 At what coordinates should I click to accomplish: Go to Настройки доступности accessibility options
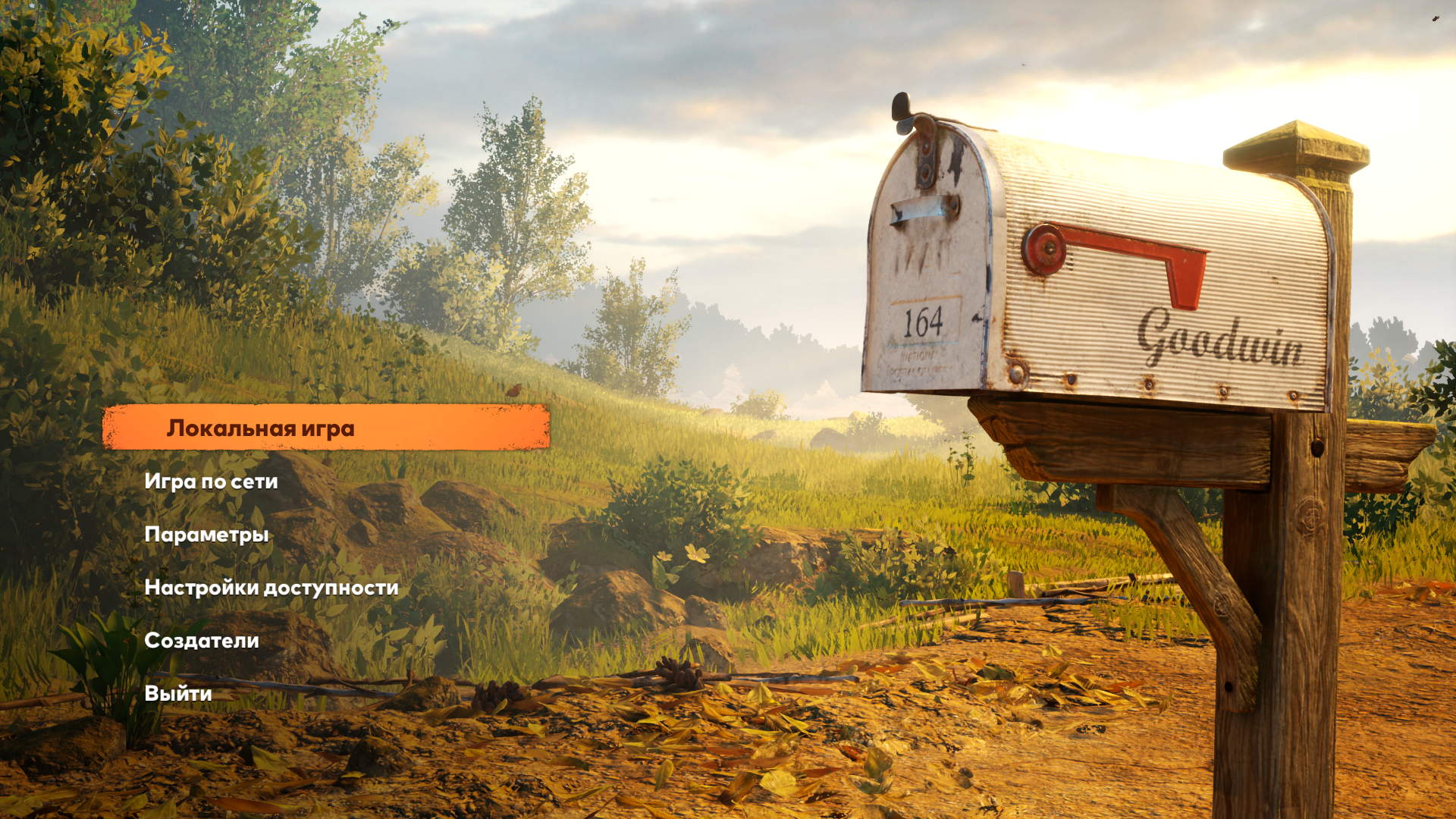coord(271,588)
